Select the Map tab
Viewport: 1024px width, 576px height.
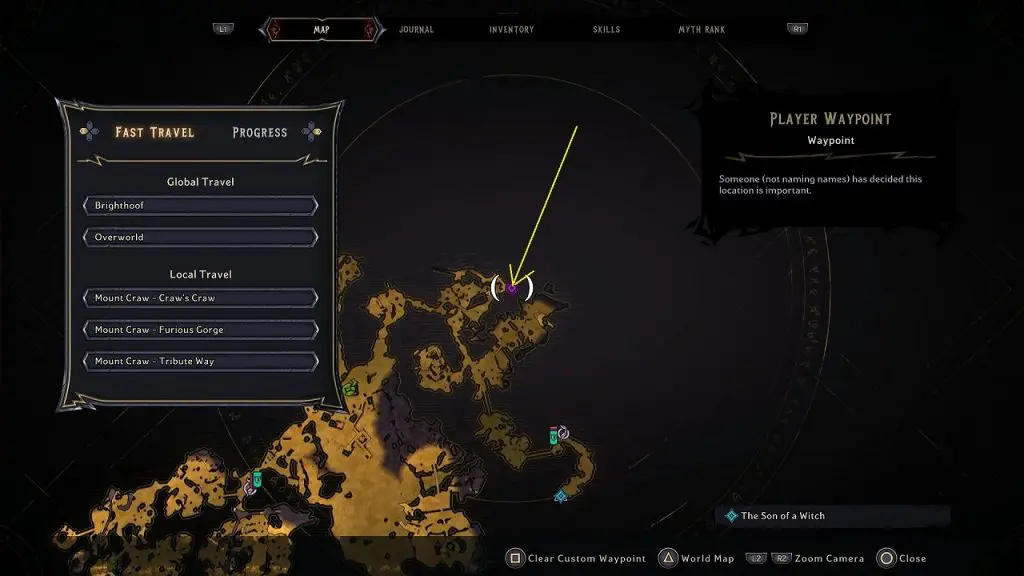pos(321,30)
